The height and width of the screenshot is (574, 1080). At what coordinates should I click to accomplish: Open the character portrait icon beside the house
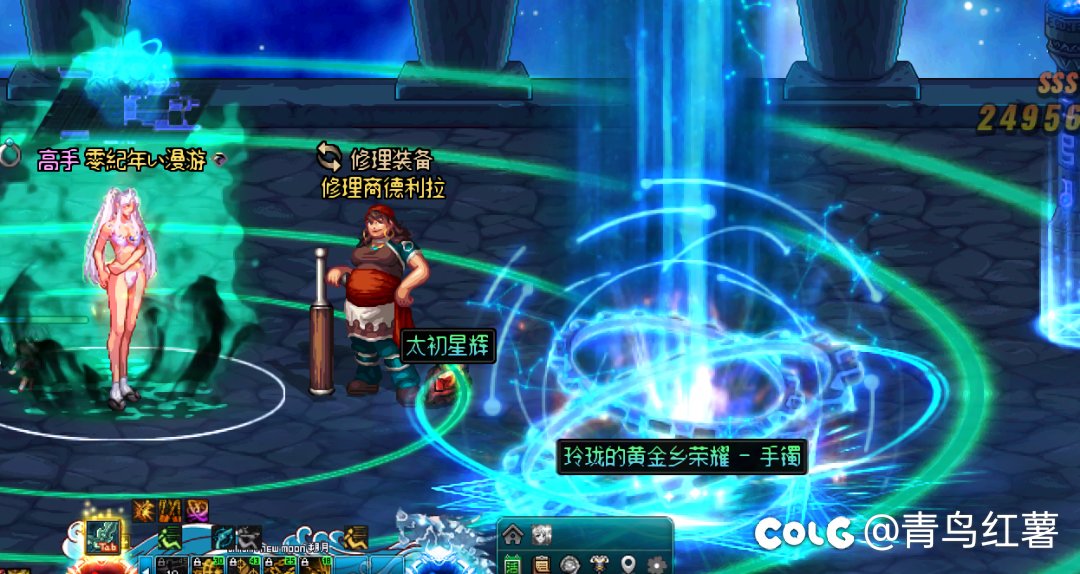tap(541, 534)
